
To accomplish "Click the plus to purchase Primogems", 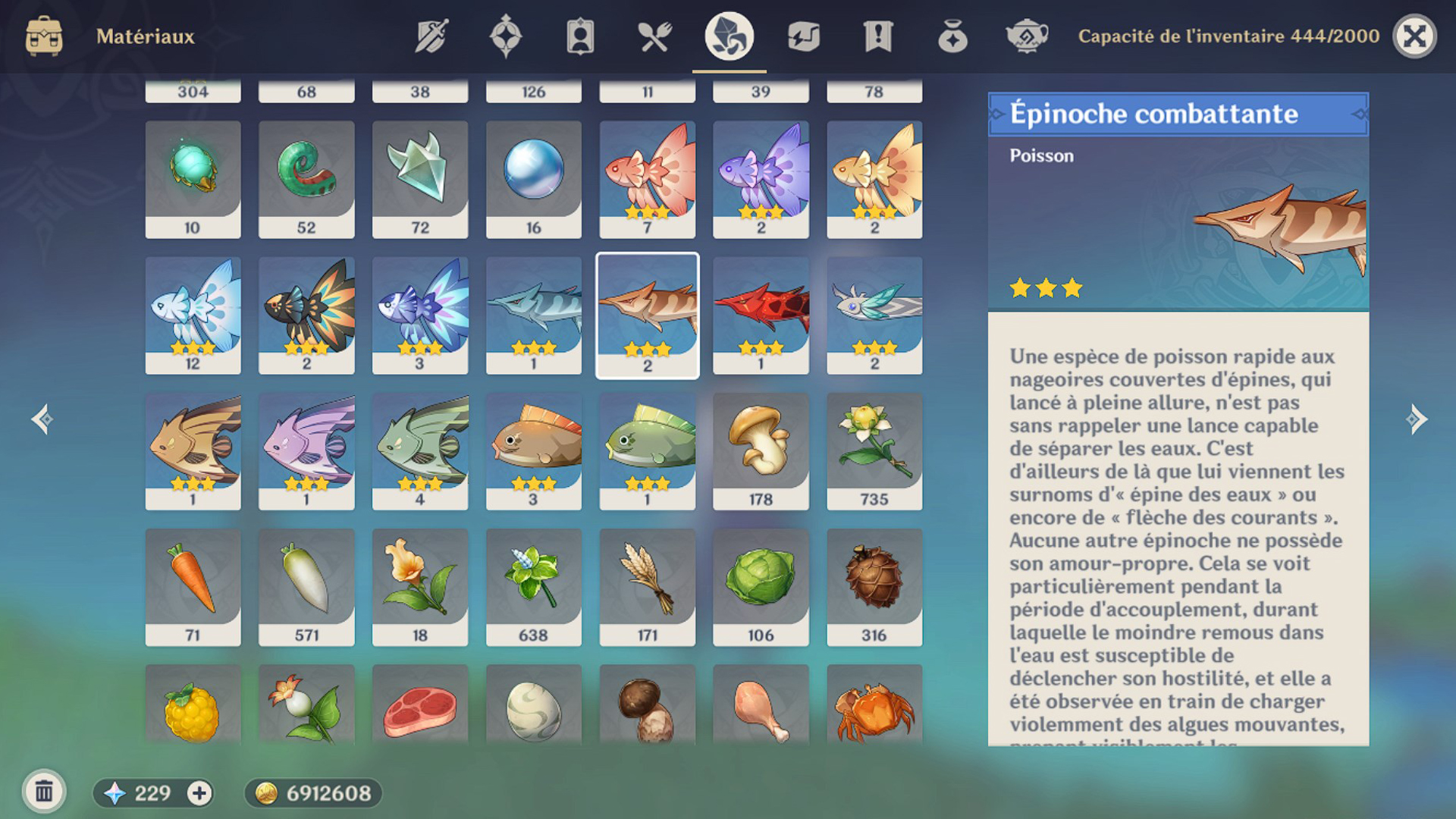I will tap(199, 793).
